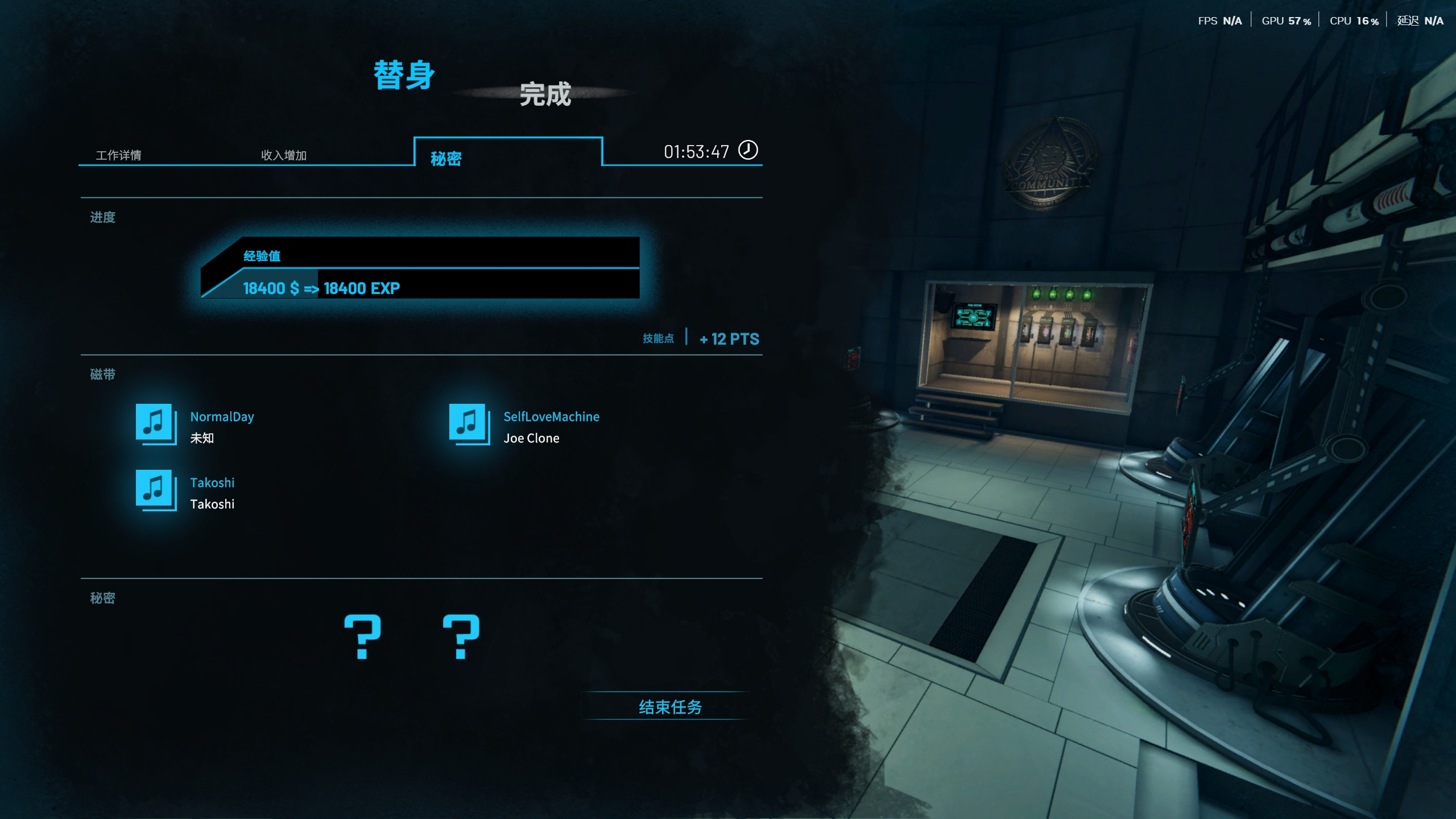Choose the SelfLoveMachine tape icon
1456x819 pixels.
click(468, 424)
